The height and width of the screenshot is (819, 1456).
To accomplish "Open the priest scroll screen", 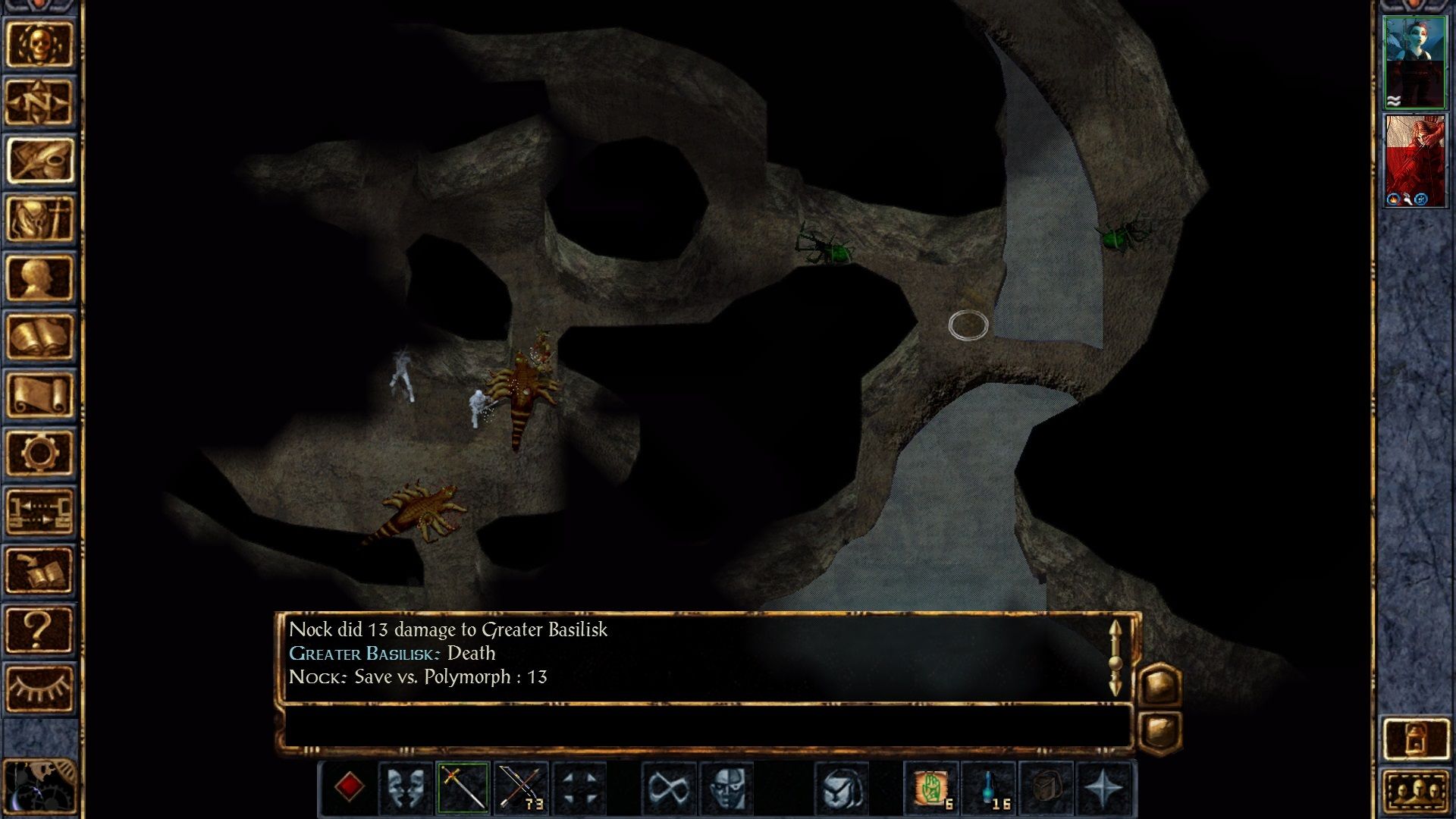I will point(39,394).
